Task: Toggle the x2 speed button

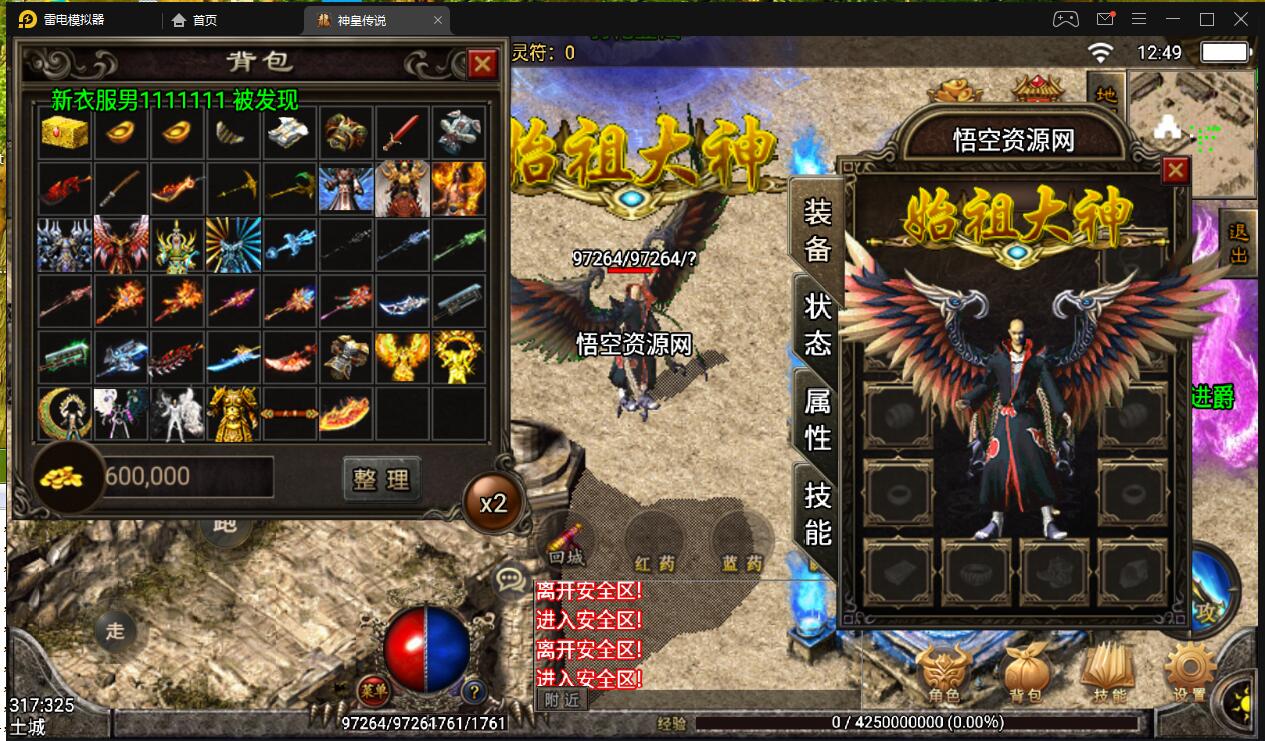Action: click(493, 503)
